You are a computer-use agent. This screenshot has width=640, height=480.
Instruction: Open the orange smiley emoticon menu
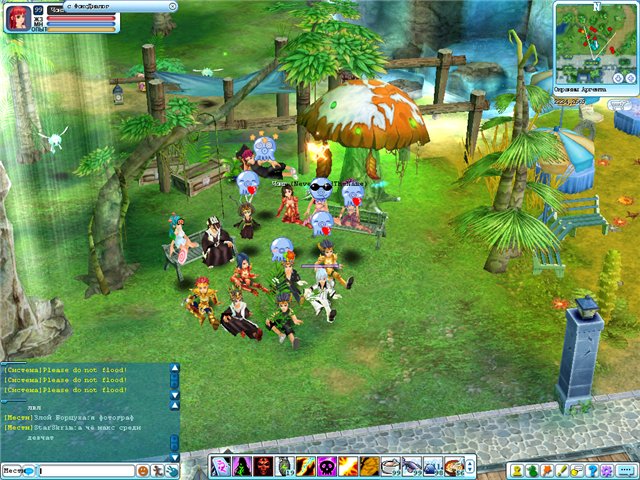143,469
